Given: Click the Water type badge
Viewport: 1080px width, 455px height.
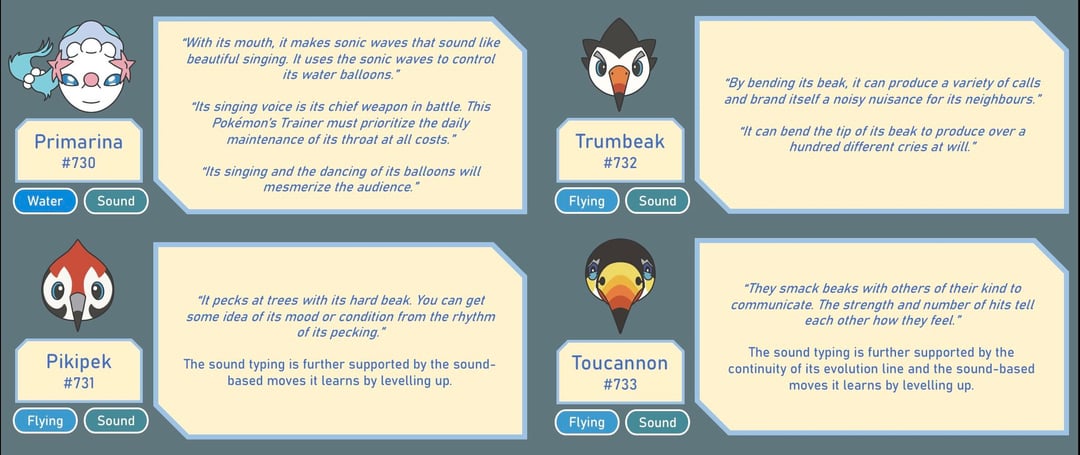Looking at the screenshot, I should 45,201.
